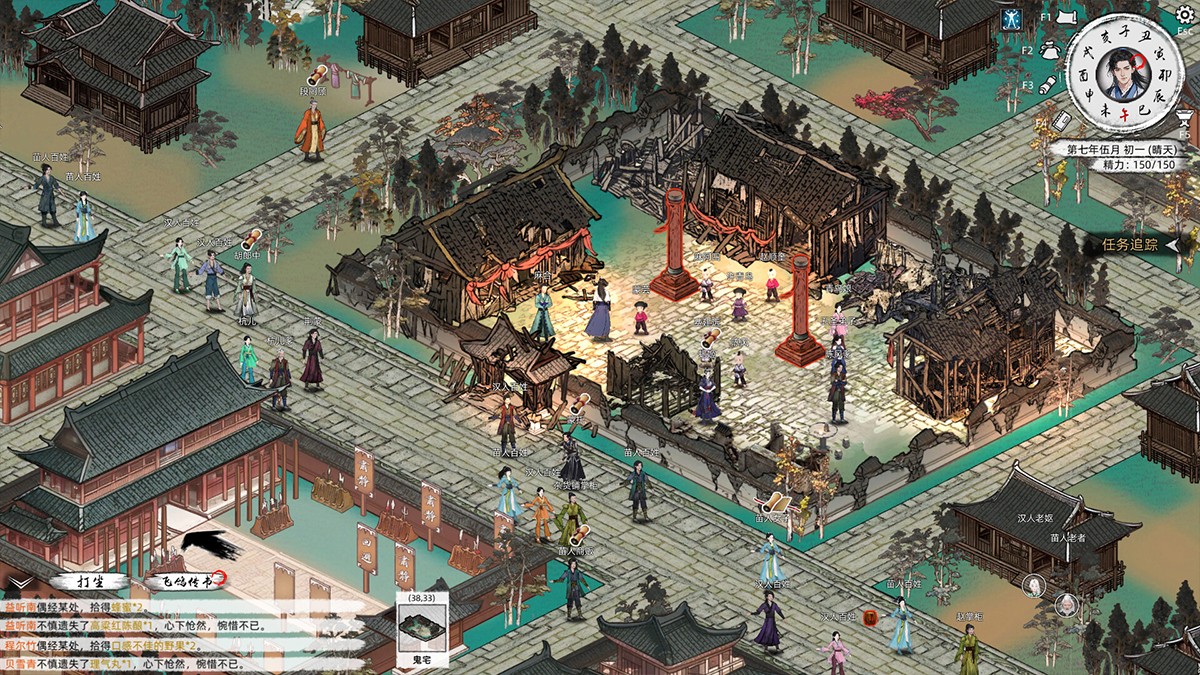Collapse the message log with chevron arrow
The image size is (1200, 675).
[x=18, y=581]
